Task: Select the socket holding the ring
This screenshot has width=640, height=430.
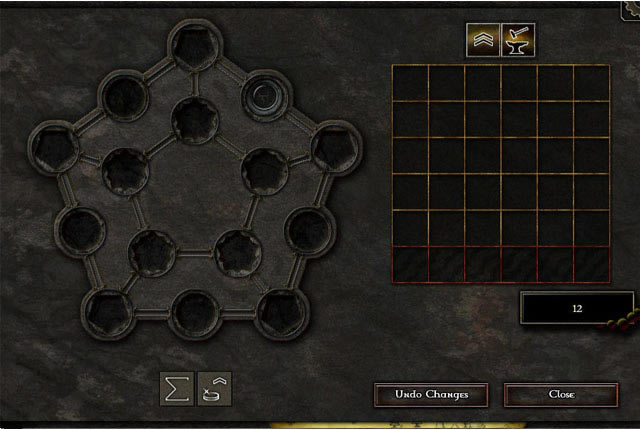Action: tap(265, 96)
